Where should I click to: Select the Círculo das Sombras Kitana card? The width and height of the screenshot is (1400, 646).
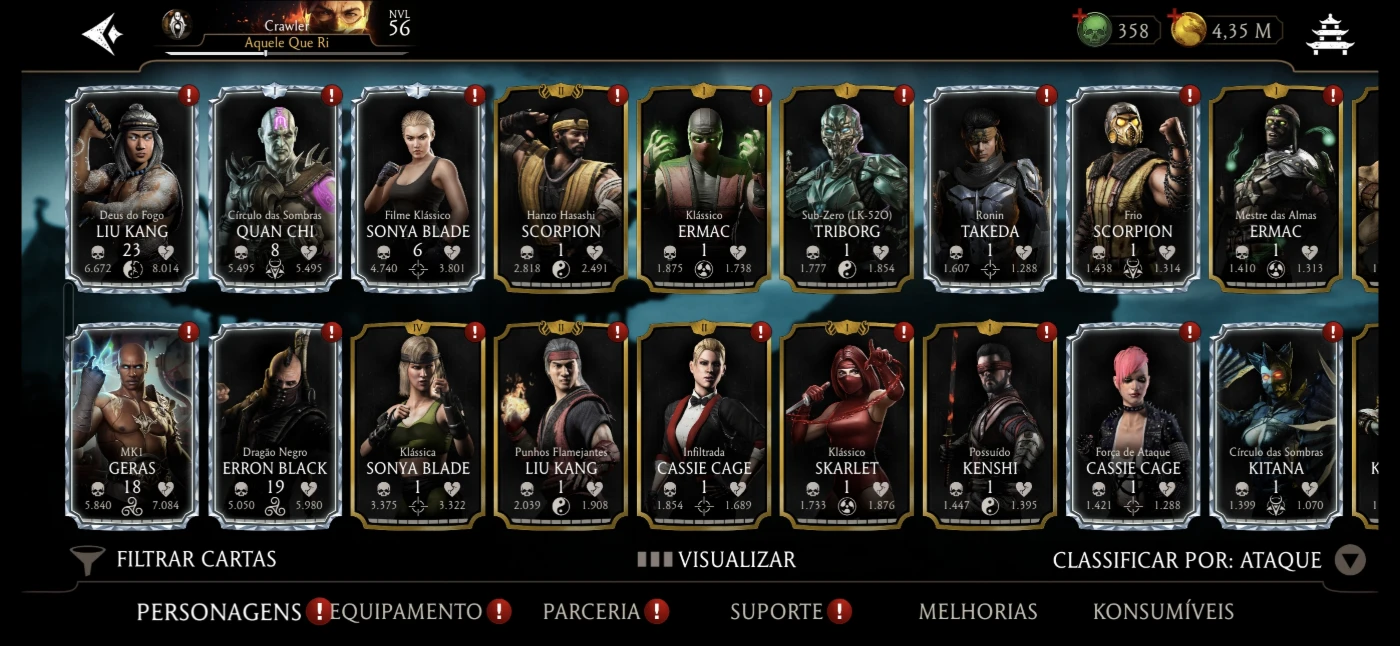(1276, 426)
